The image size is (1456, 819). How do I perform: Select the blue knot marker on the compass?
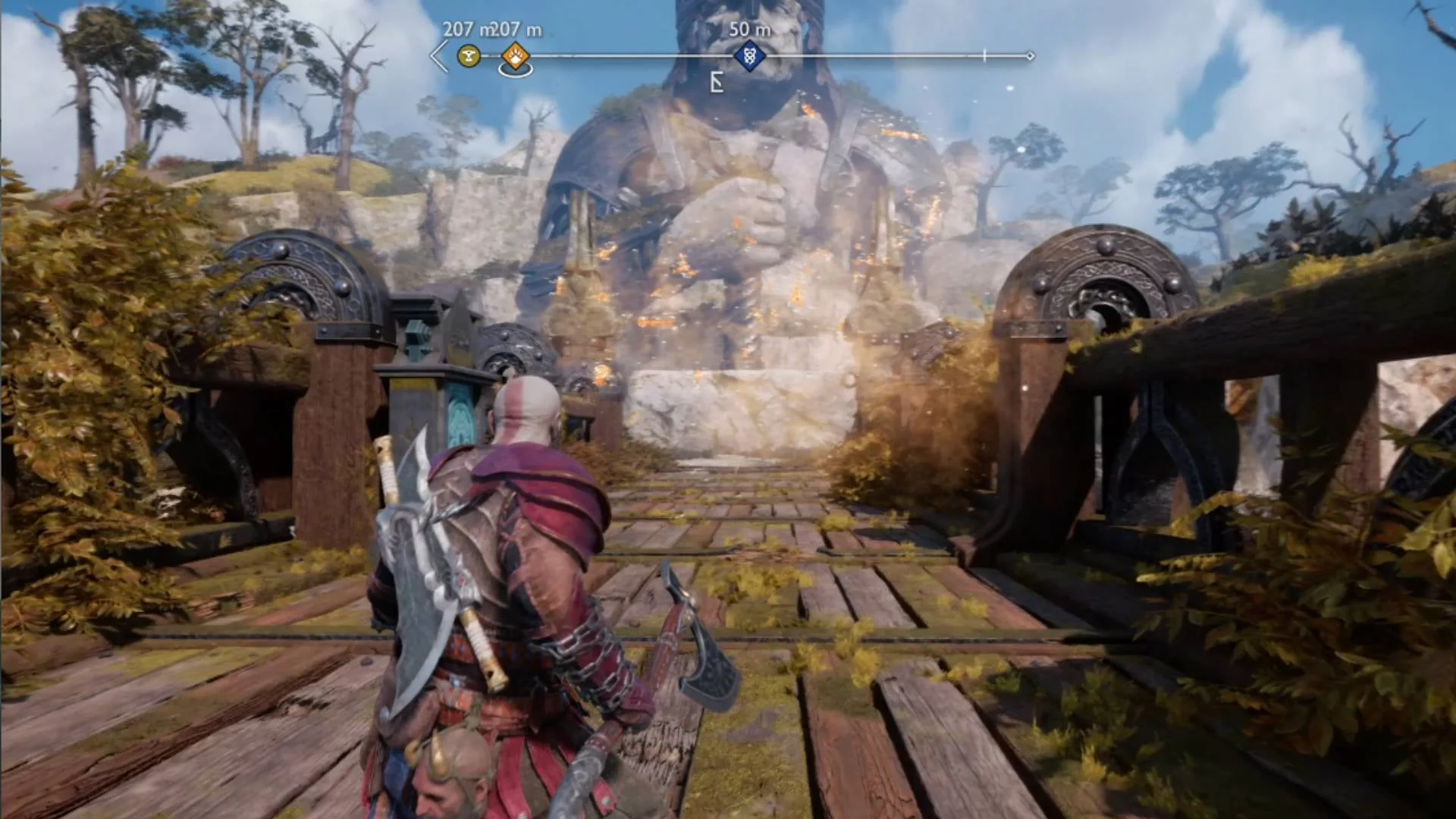[749, 56]
